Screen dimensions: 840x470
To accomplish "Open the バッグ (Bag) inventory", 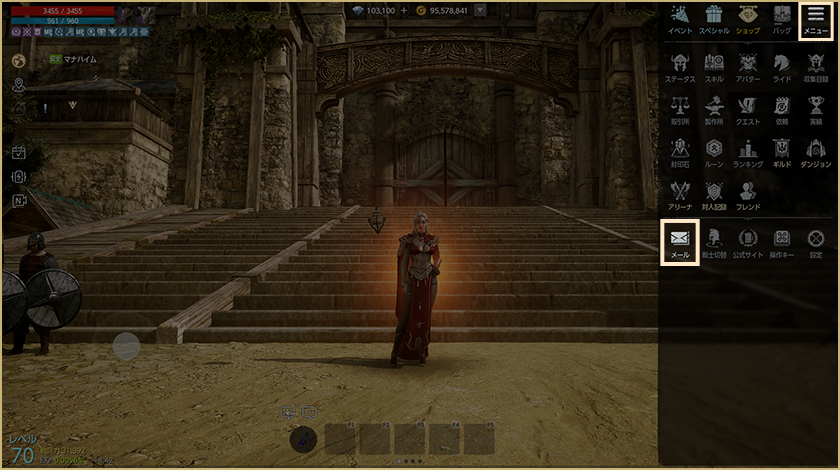I will point(782,19).
